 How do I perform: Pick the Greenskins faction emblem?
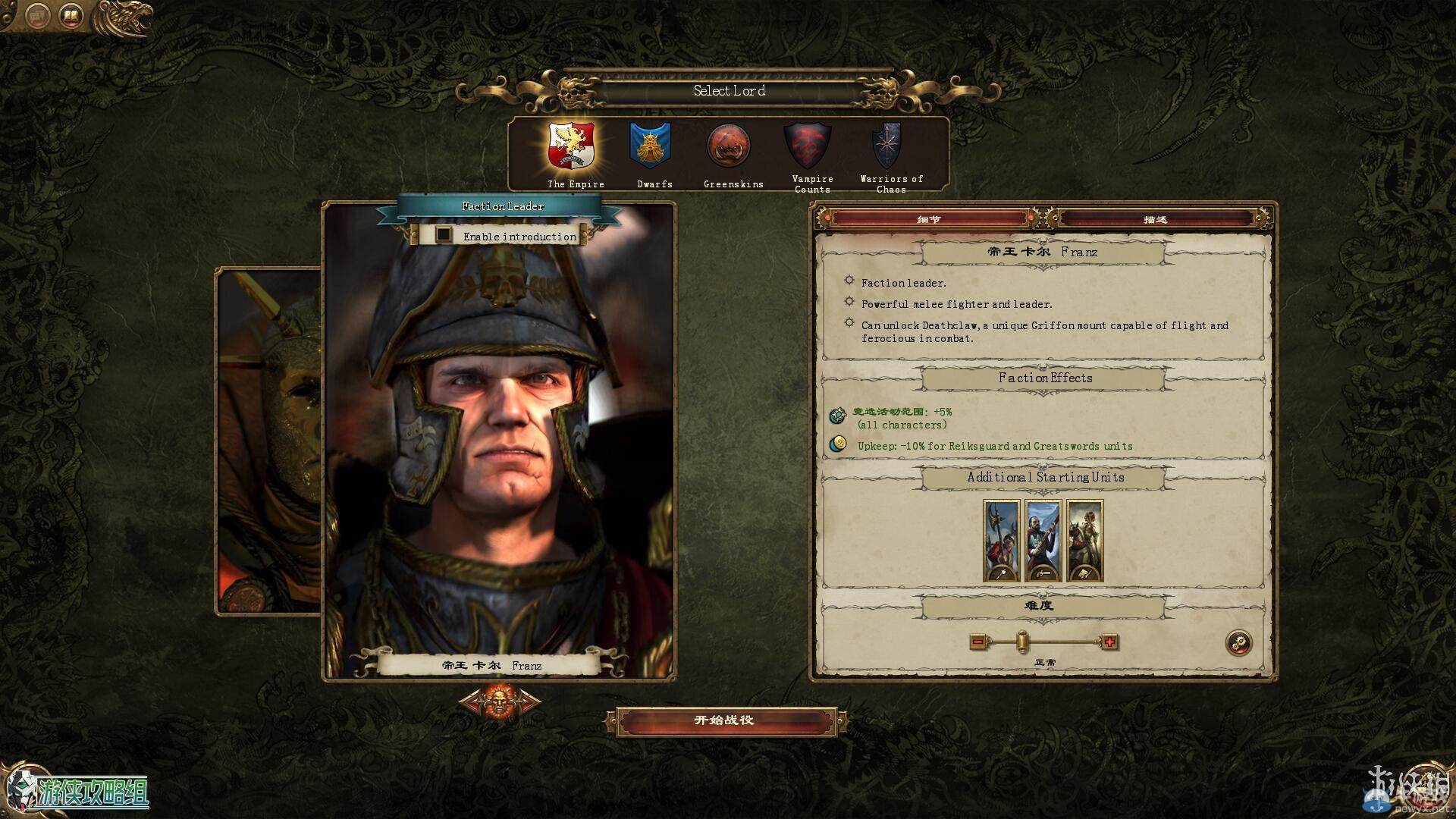(x=729, y=146)
